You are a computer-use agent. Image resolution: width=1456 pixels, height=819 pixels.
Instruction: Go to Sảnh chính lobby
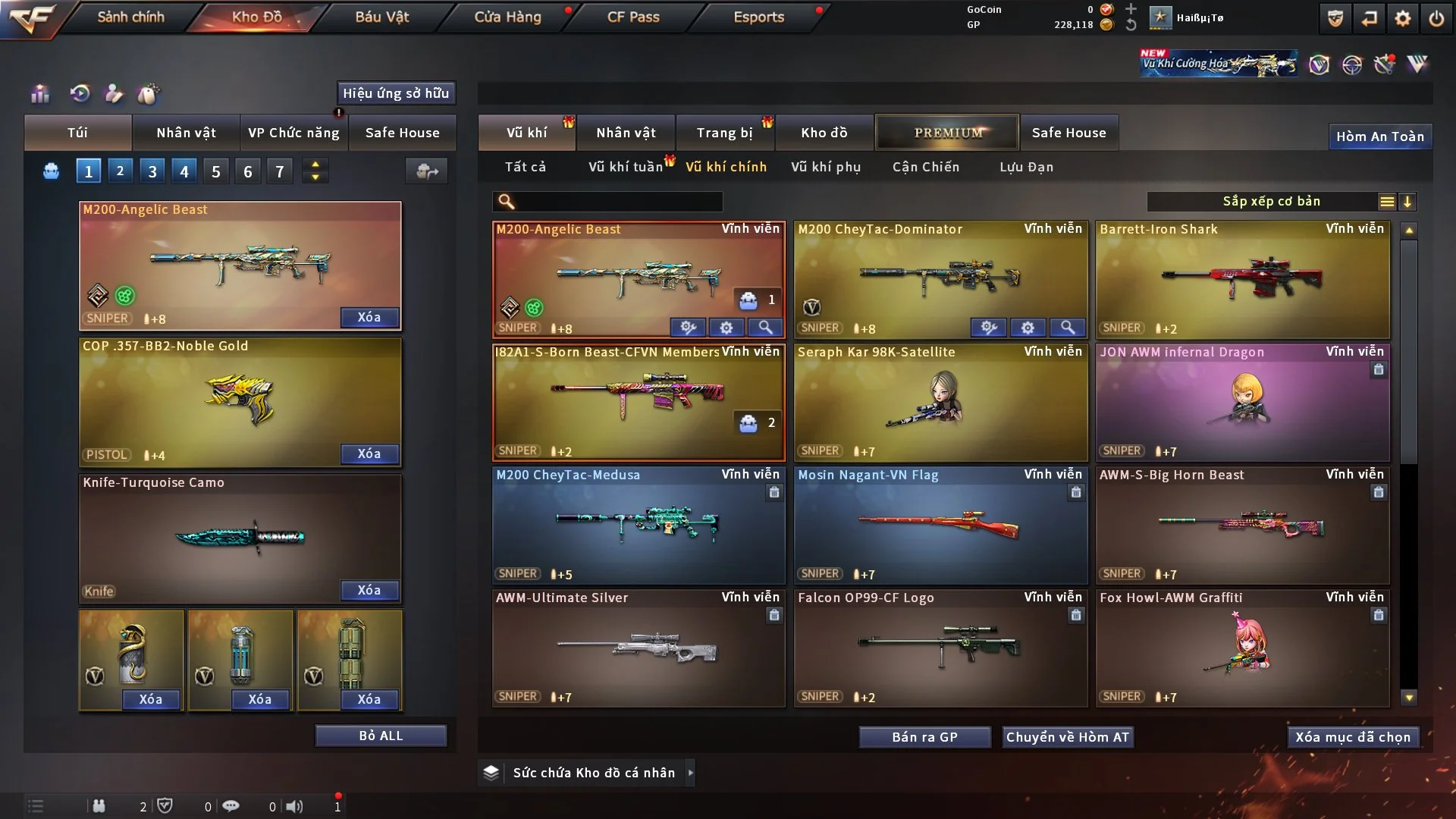coord(130,17)
